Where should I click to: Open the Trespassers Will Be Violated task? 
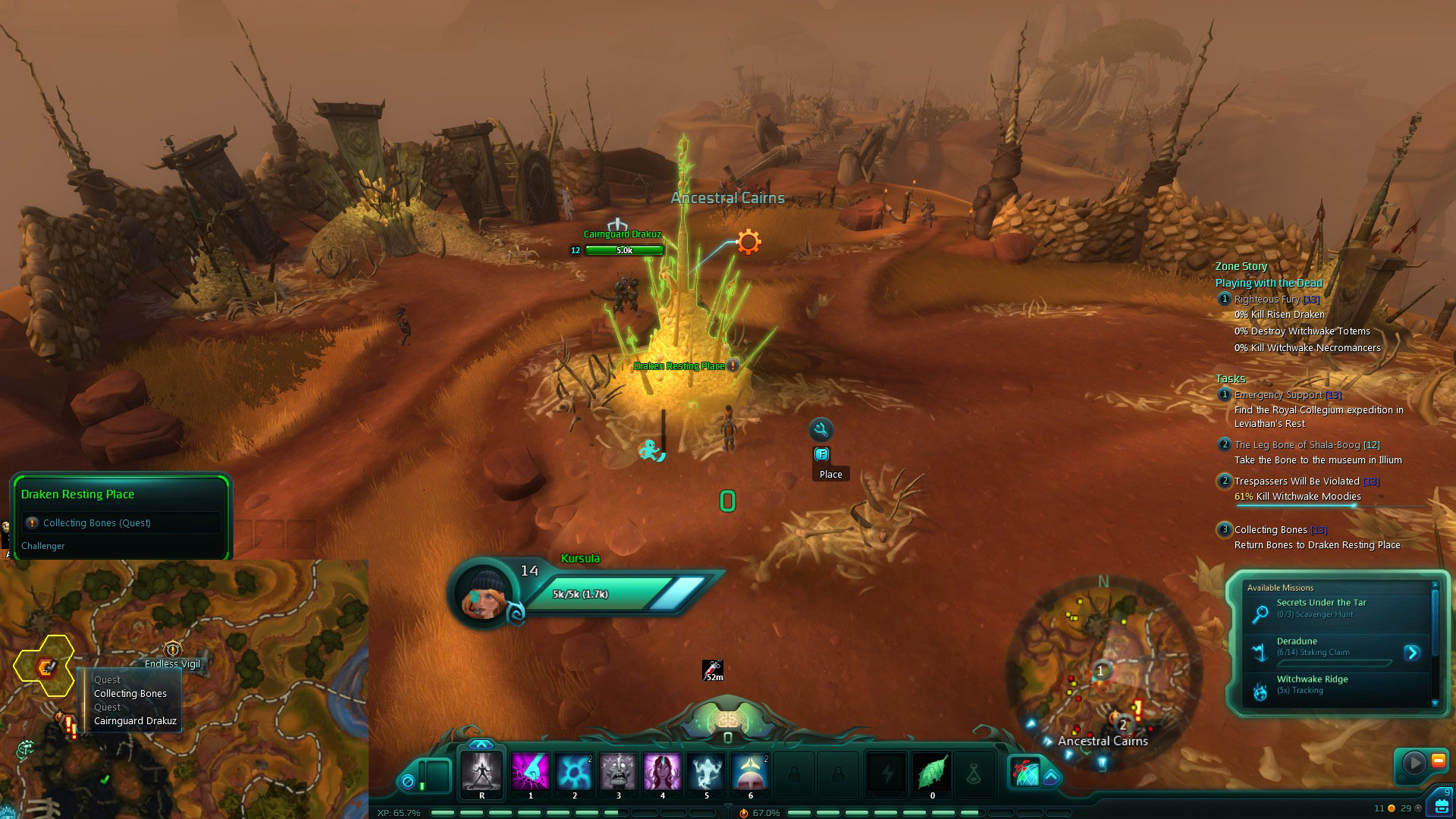click(x=1297, y=481)
